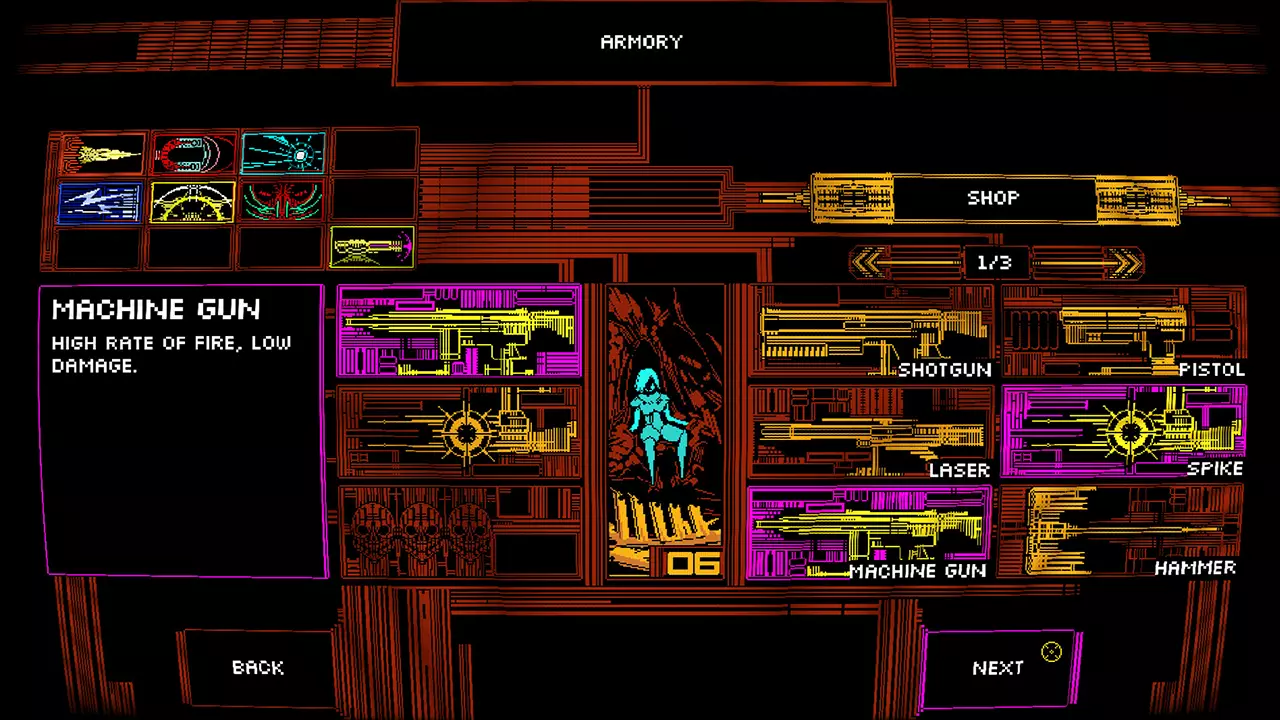Viewport: 1280px width, 720px height.
Task: Choose the blue lightning bolt upgrade icon
Action: click(x=101, y=201)
